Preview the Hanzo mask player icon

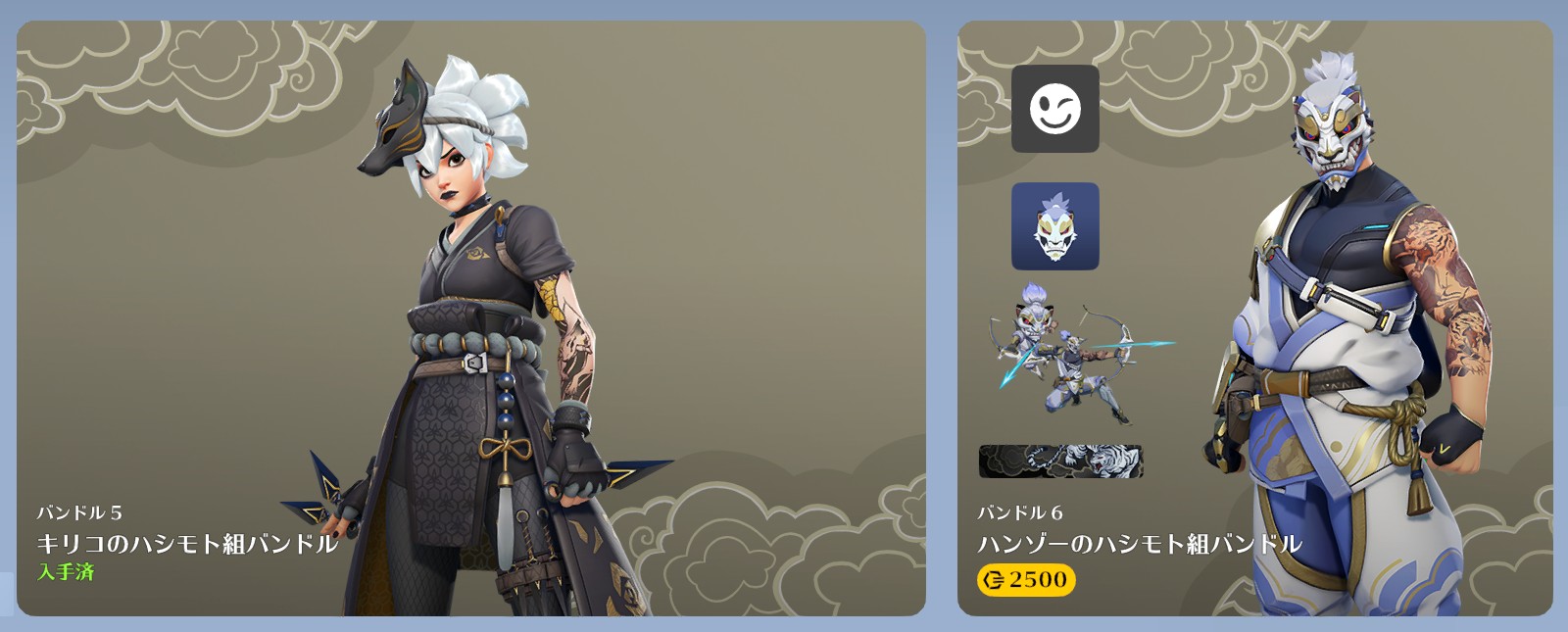pos(1054,226)
